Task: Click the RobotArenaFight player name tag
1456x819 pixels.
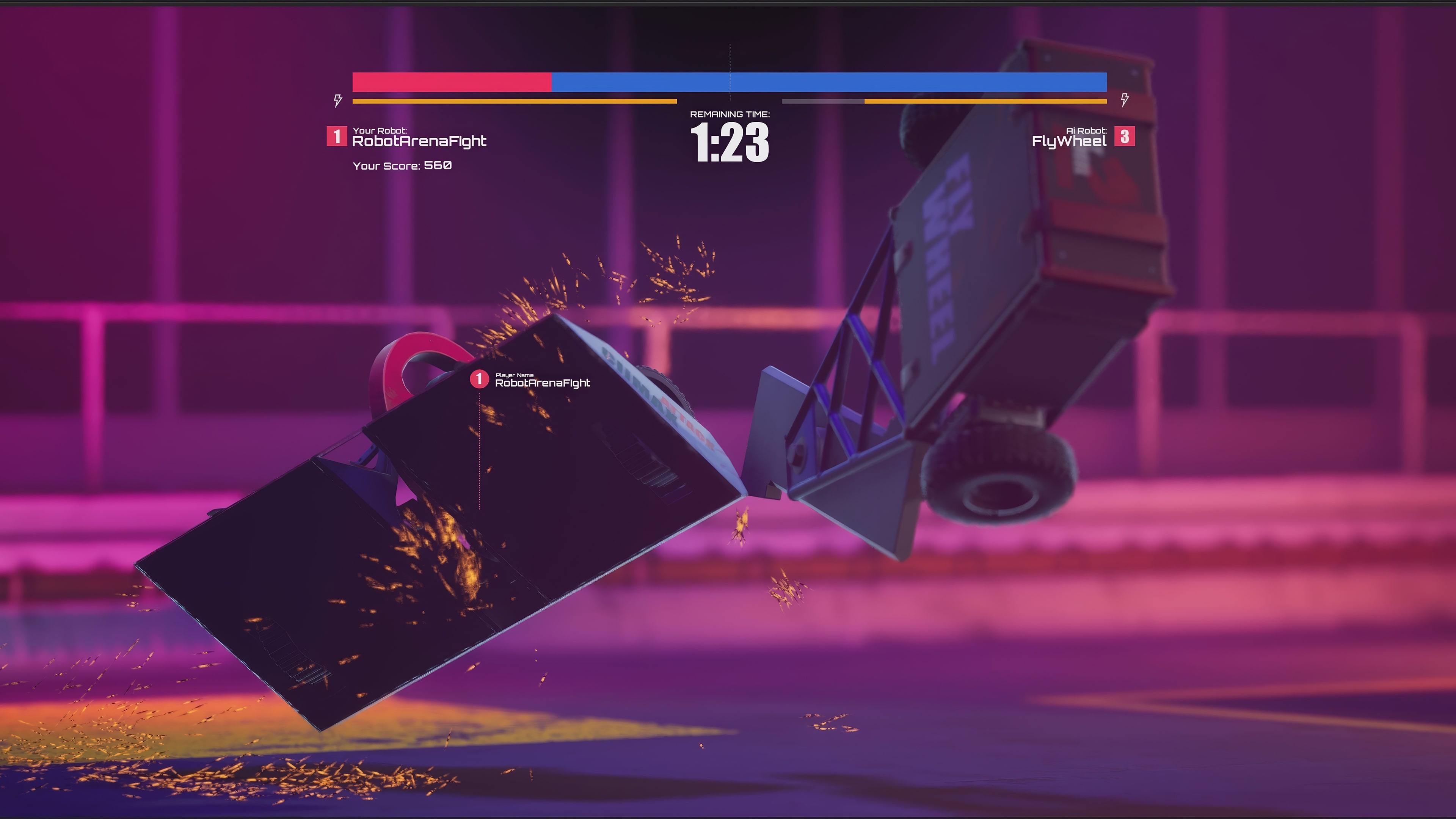Action: 543,382
